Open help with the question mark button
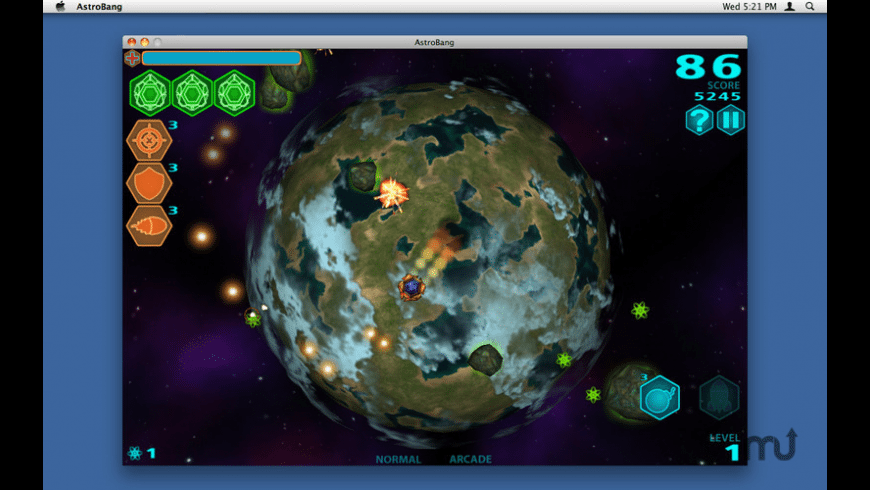The image size is (870, 490). (x=699, y=121)
